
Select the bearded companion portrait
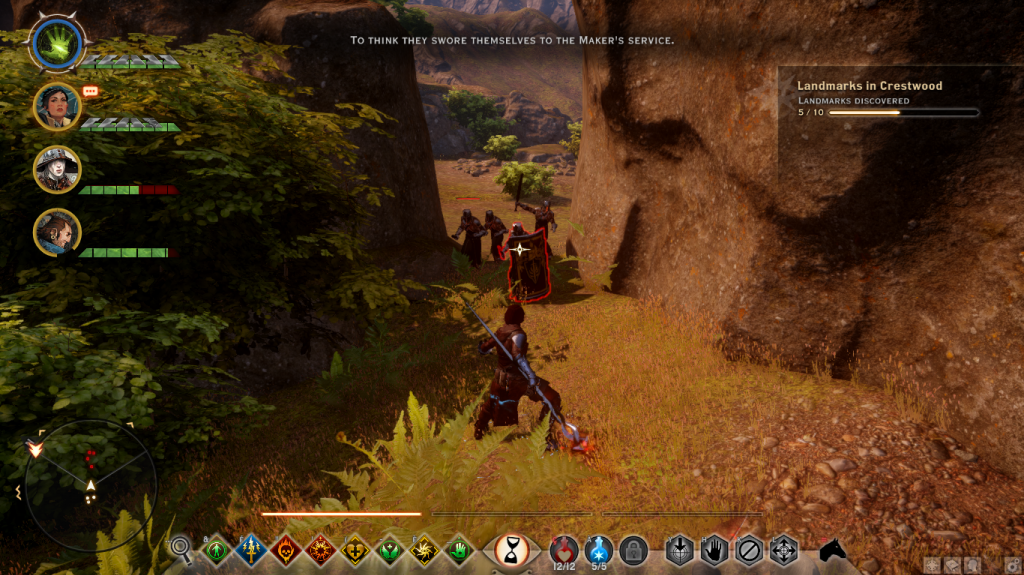(56, 232)
